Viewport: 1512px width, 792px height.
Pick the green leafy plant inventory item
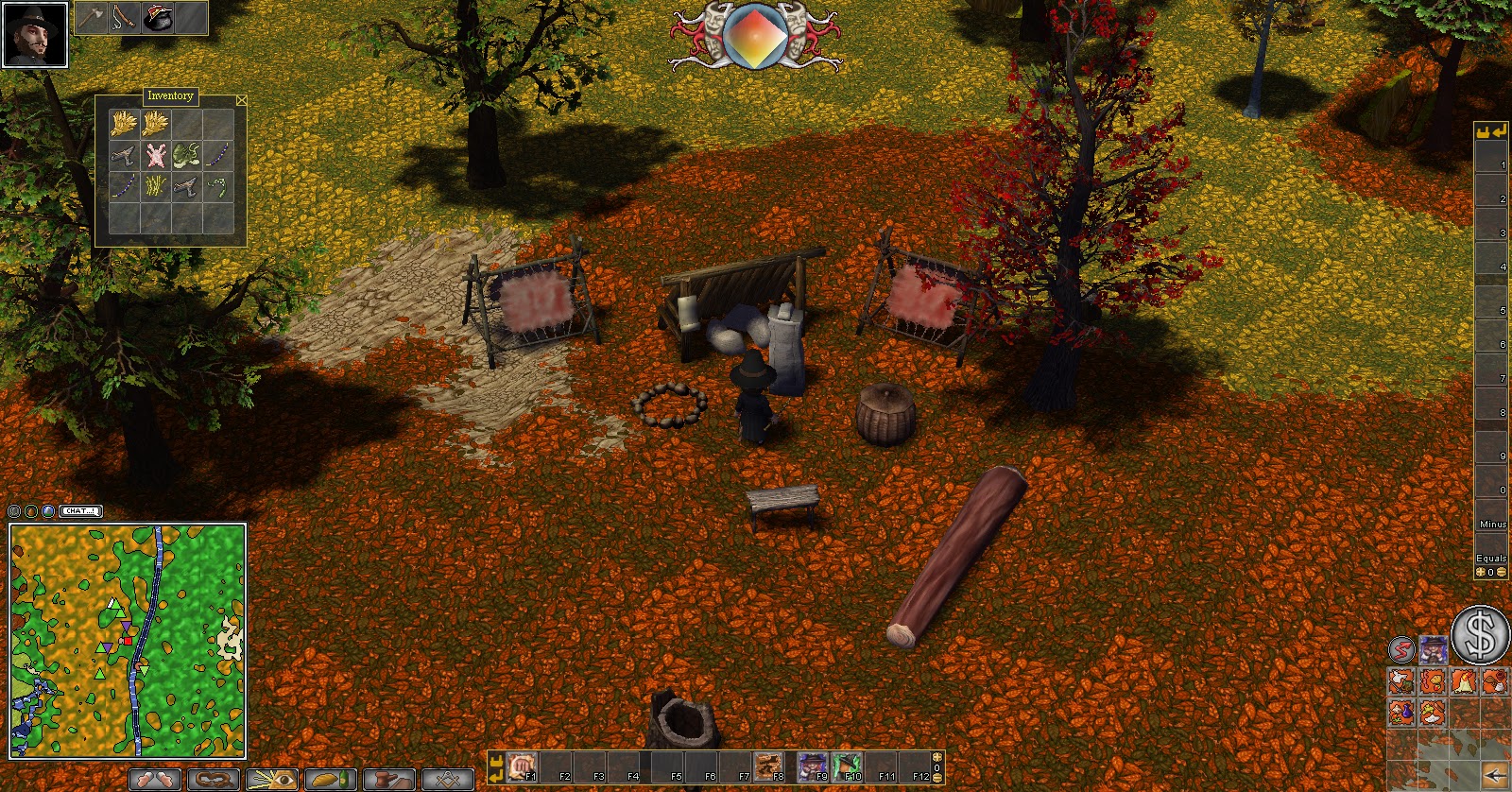pos(186,155)
